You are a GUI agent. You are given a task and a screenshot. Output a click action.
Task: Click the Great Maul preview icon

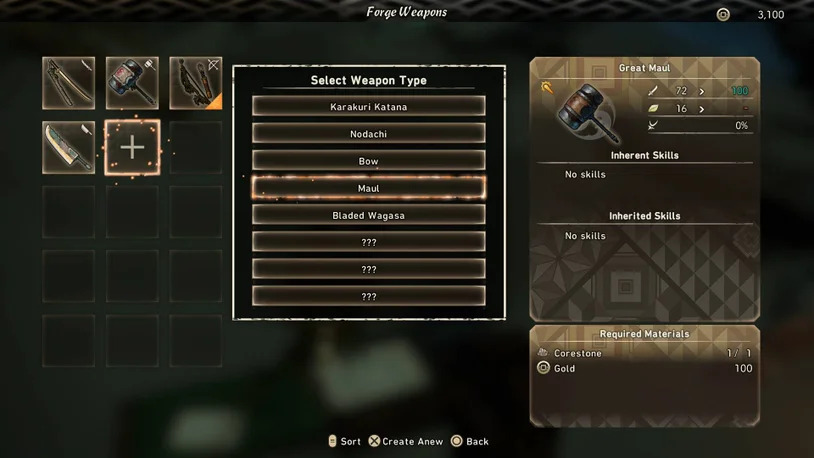[585, 110]
